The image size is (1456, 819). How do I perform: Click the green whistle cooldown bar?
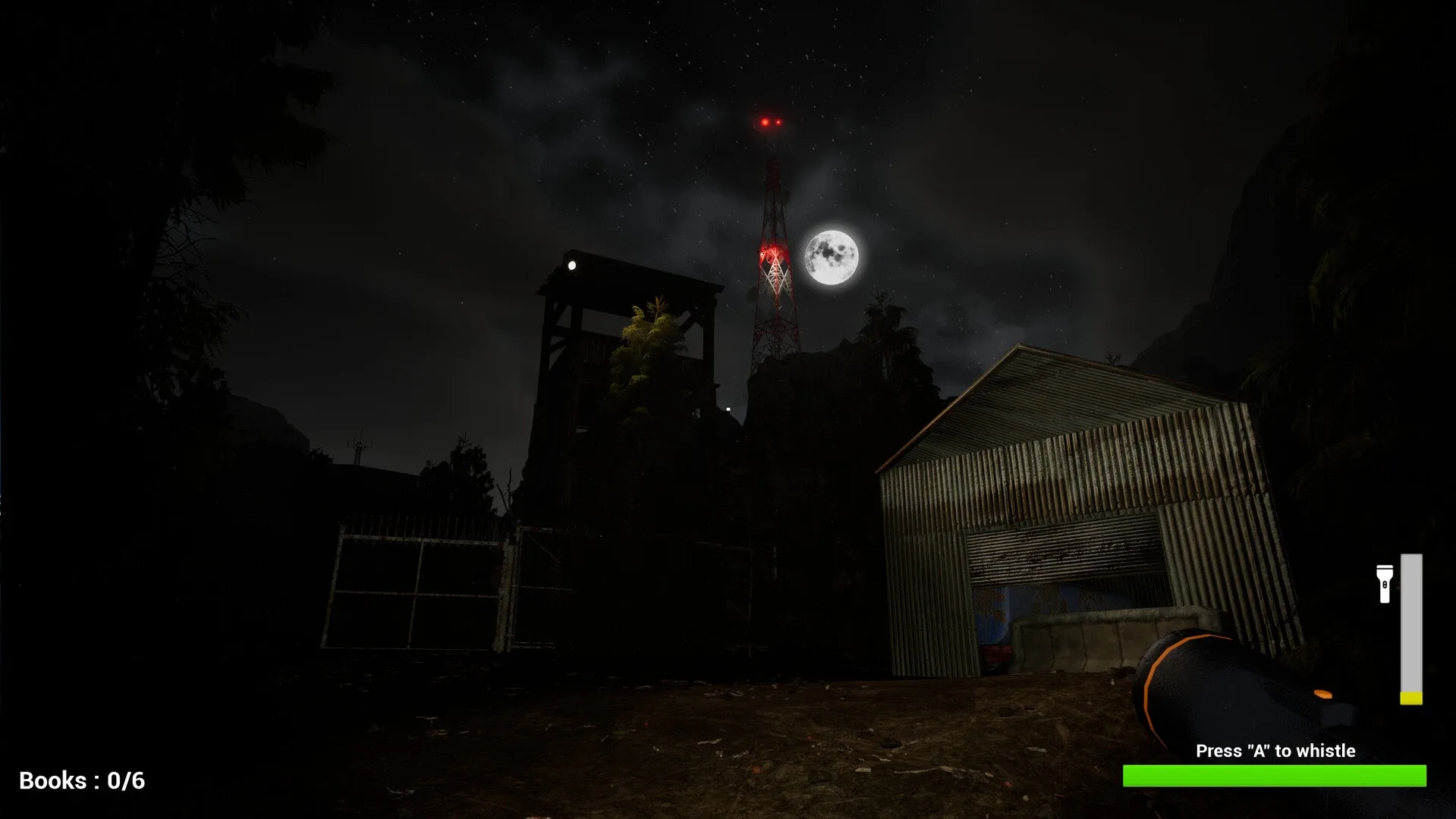(1275, 774)
